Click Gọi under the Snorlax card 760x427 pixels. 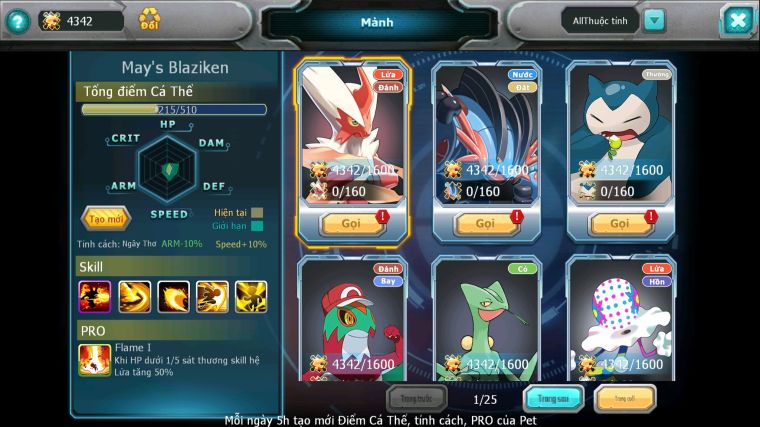pos(620,223)
